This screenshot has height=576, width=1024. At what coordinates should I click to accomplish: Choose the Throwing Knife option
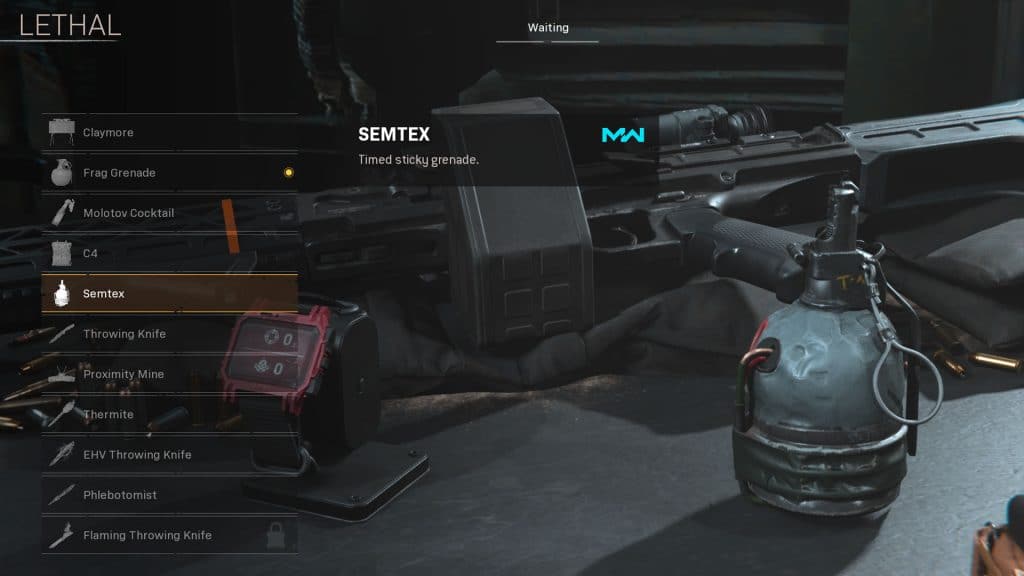click(169, 334)
